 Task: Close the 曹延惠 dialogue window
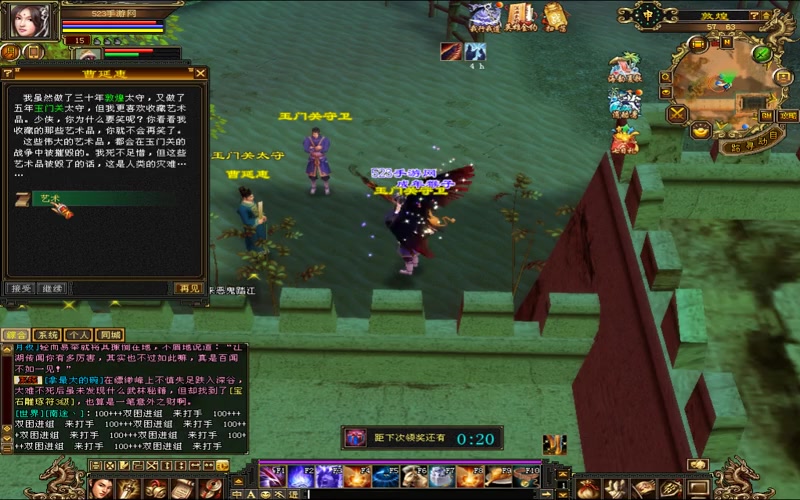(200, 73)
